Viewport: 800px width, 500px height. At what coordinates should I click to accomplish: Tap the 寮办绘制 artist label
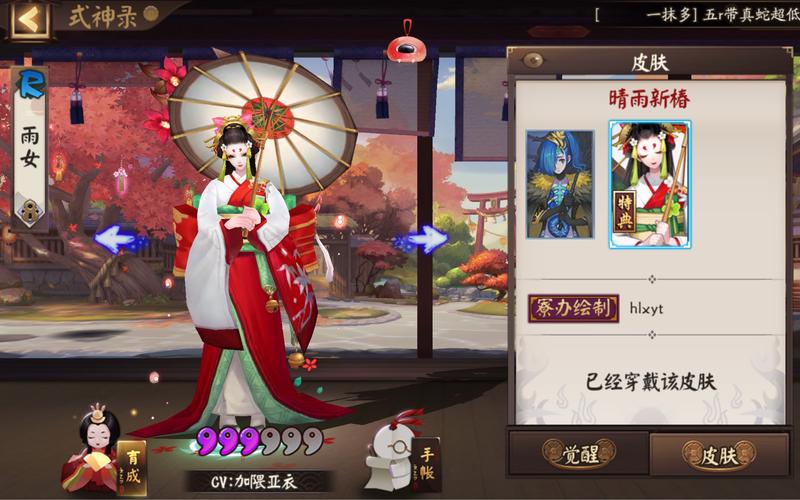point(572,308)
